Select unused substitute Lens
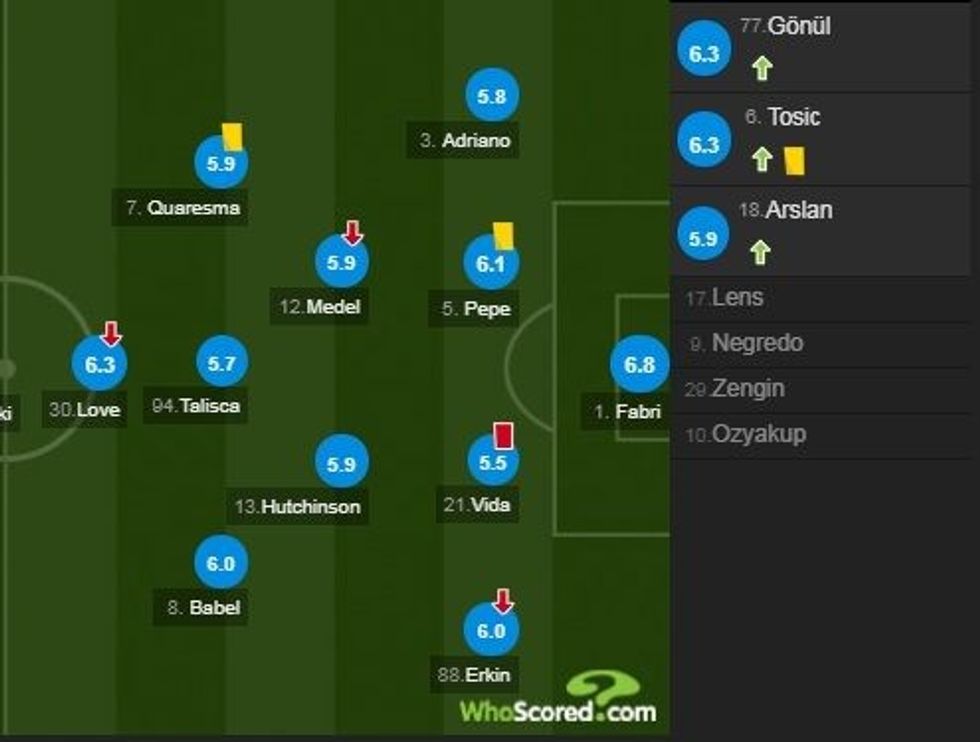The width and height of the screenshot is (980, 742). (x=738, y=298)
